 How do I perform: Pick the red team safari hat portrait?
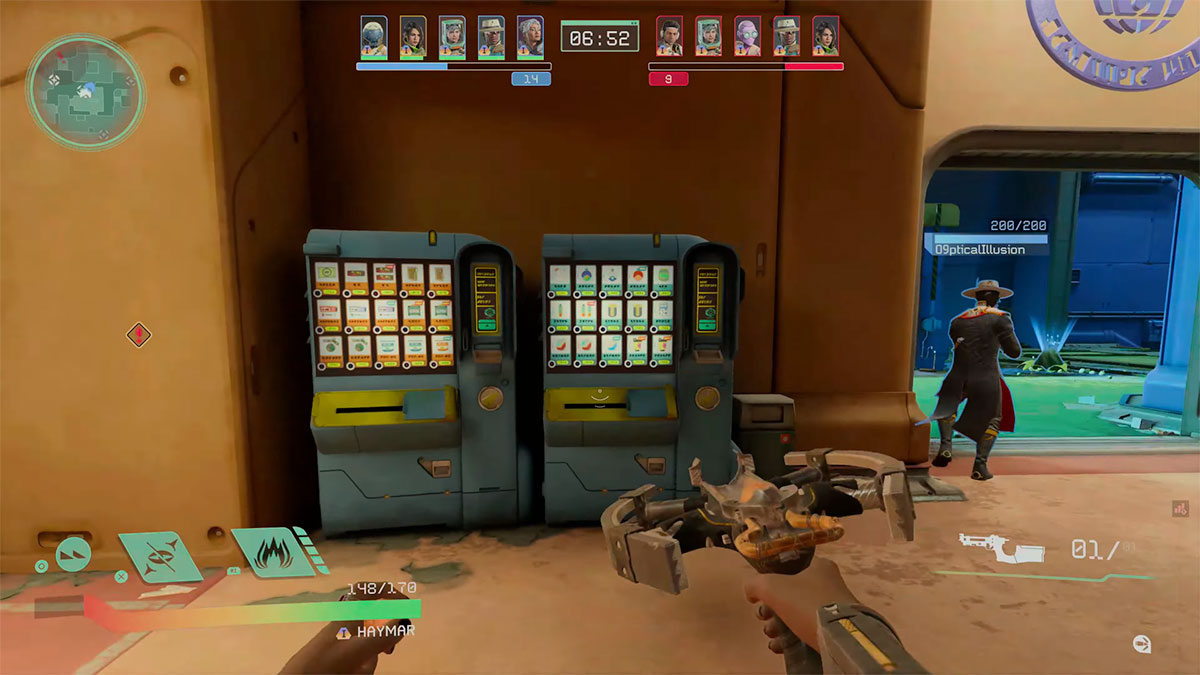pos(787,37)
